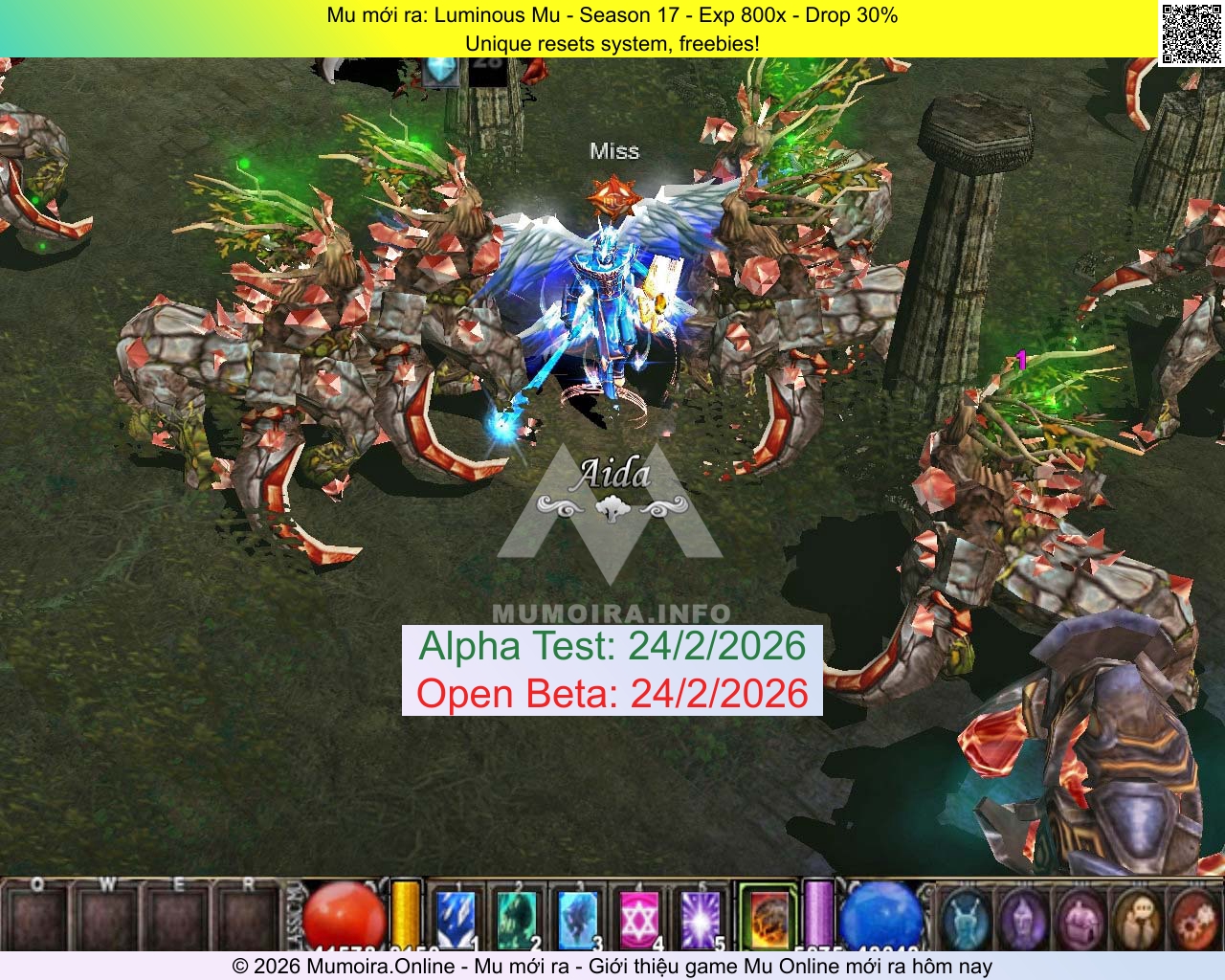The height and width of the screenshot is (980, 1225).
Task: Toggle the inventory chest panel
Action: [x=1079, y=919]
